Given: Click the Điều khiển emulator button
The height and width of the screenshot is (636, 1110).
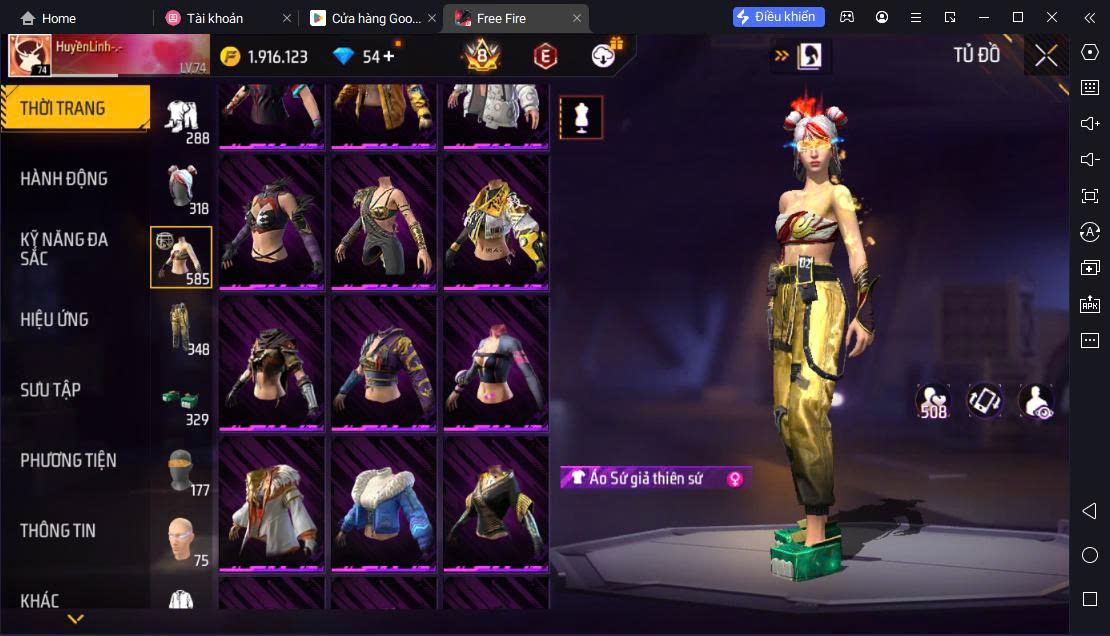Looking at the screenshot, I should (x=779, y=17).
